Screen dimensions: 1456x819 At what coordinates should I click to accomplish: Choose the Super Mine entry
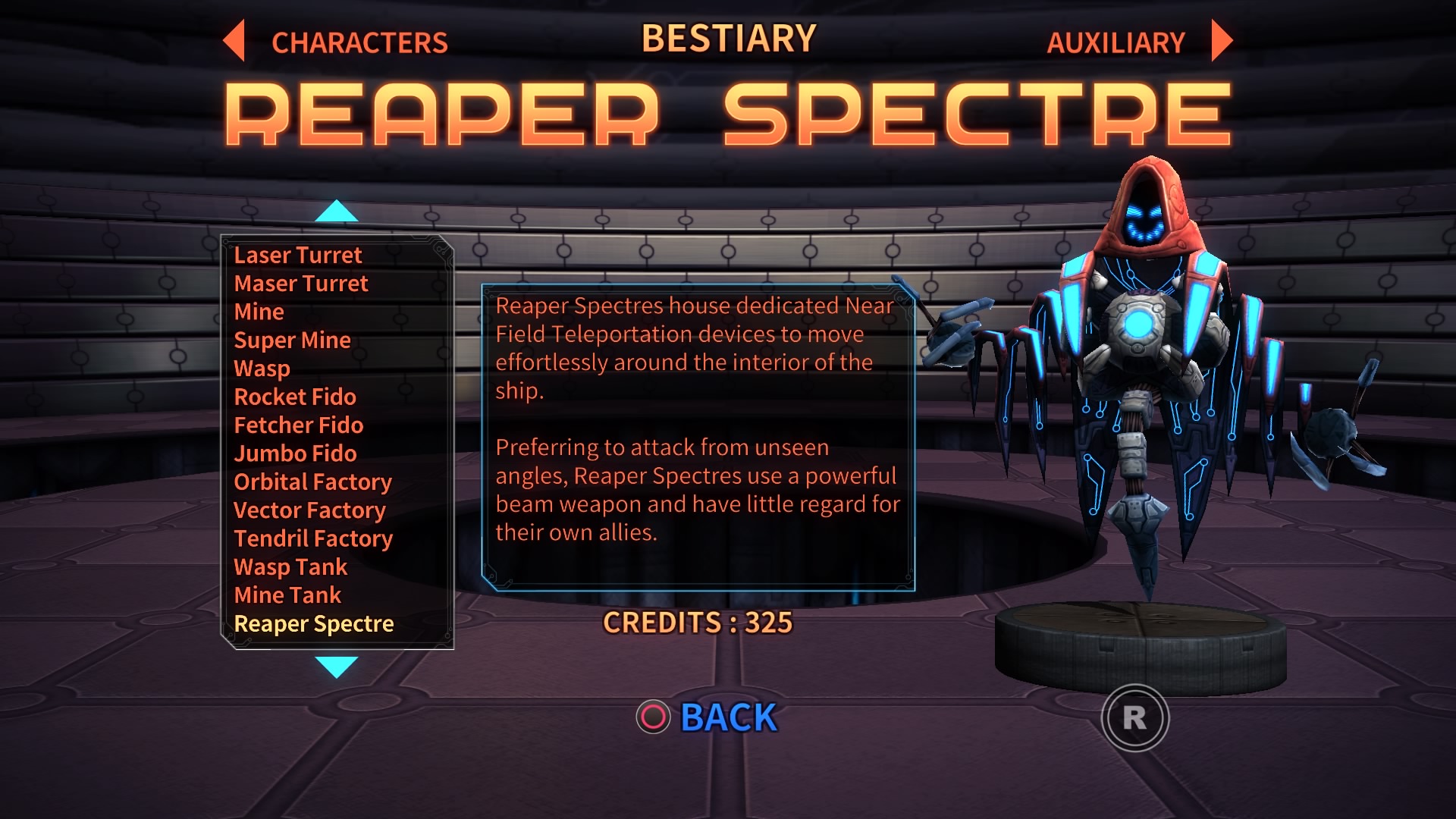click(292, 340)
